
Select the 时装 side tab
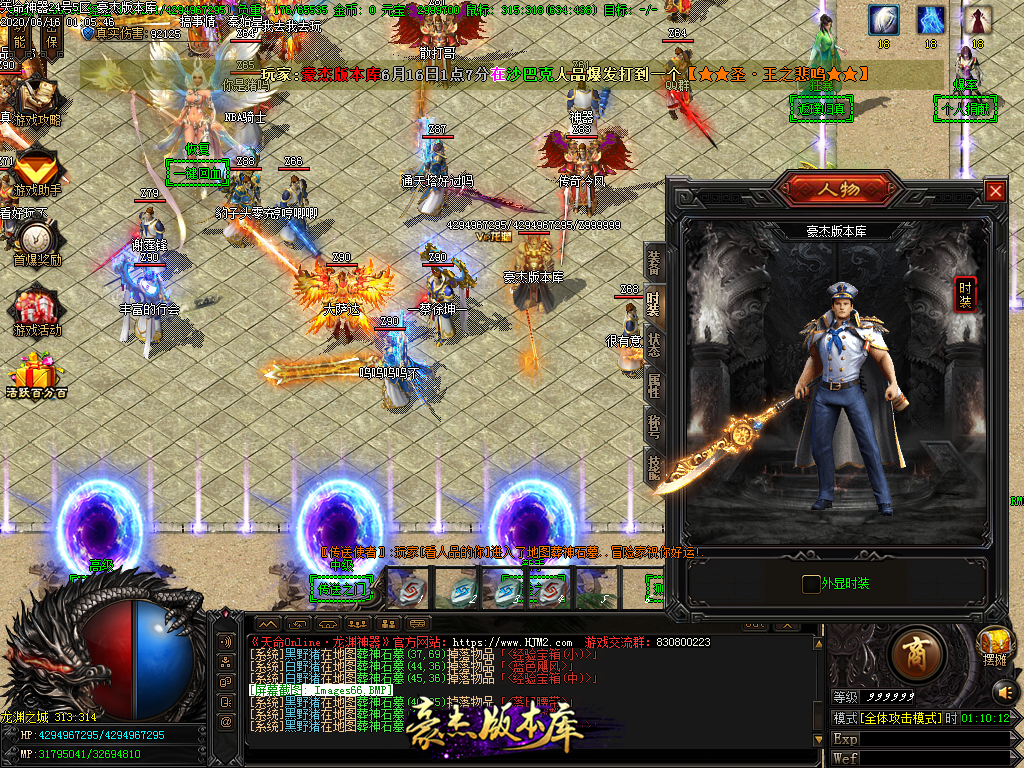click(654, 304)
